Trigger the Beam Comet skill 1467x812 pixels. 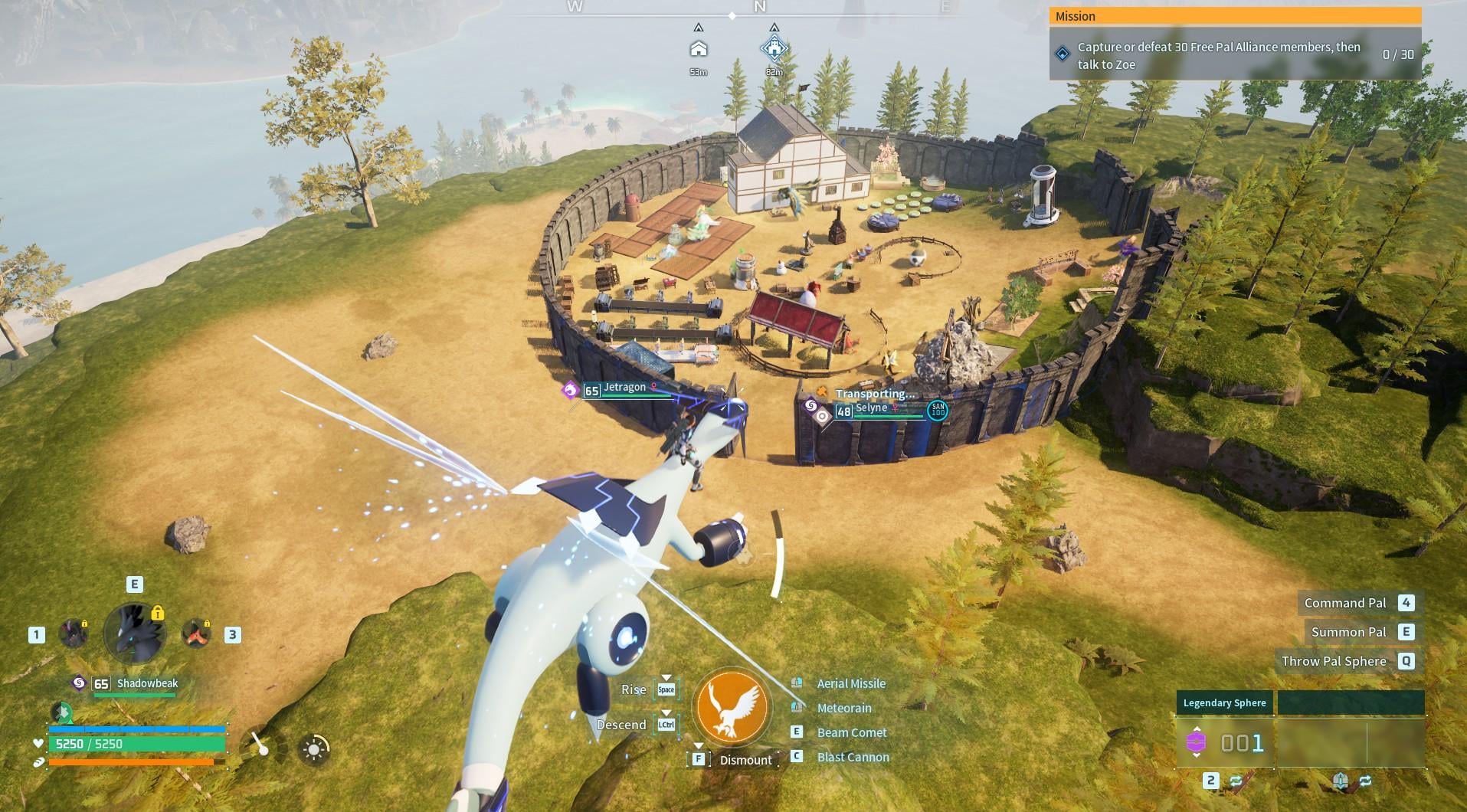tap(851, 732)
